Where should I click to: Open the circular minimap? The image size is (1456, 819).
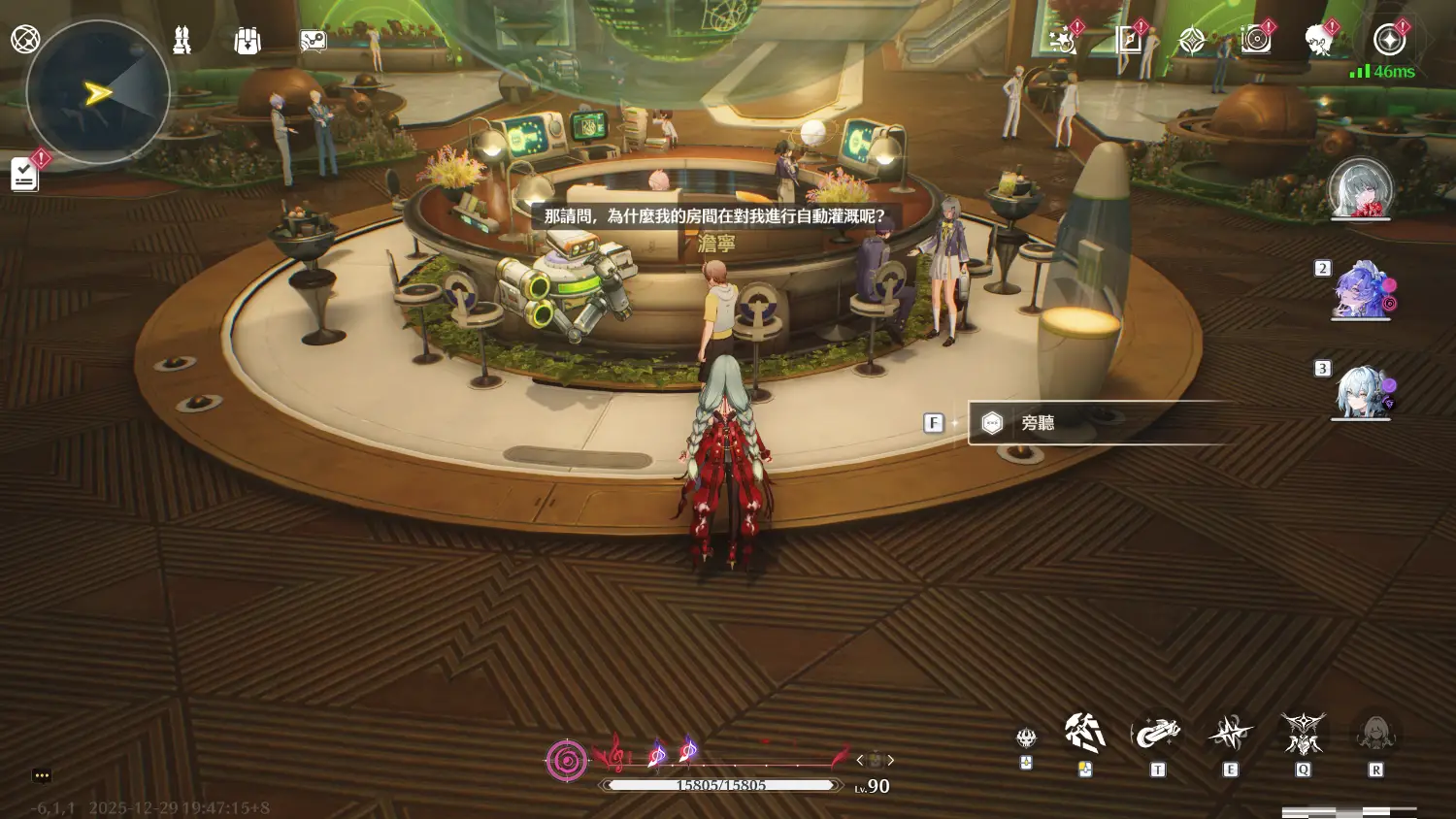click(98, 93)
